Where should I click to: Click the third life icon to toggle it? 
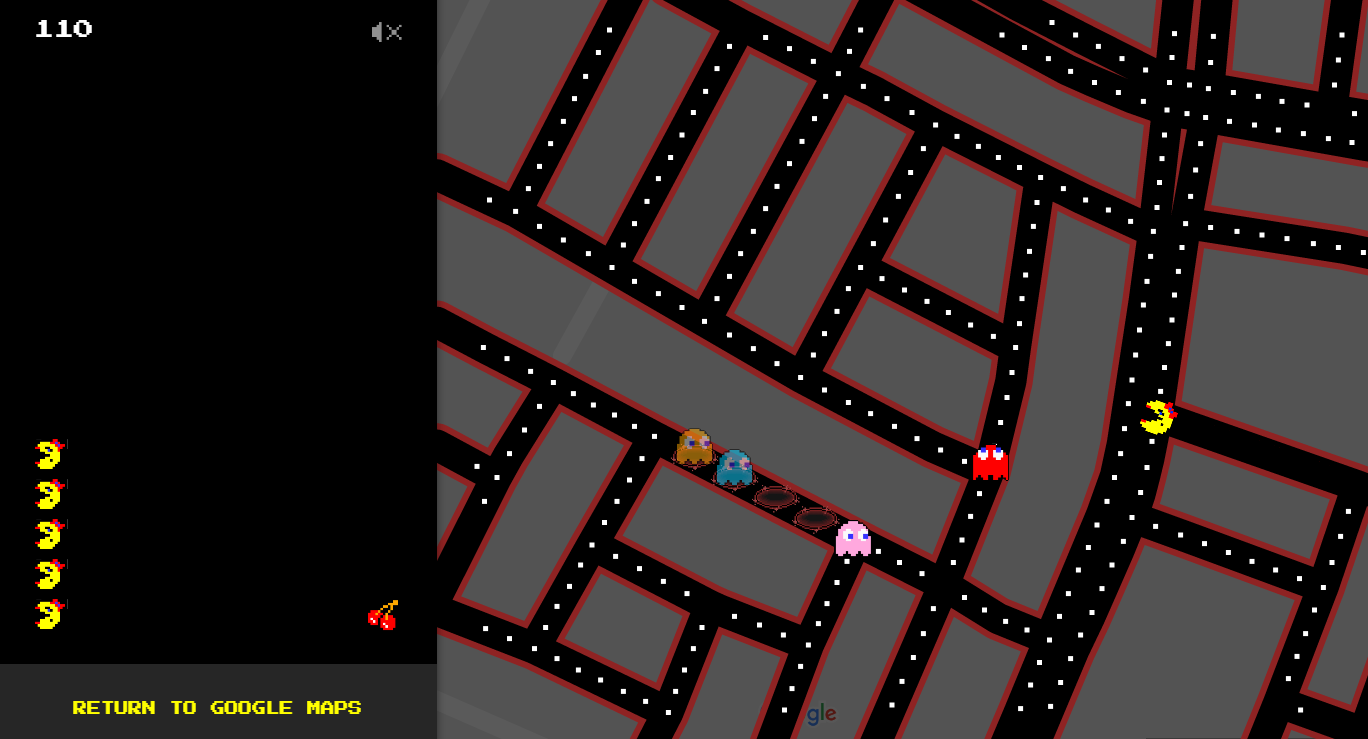click(x=48, y=533)
